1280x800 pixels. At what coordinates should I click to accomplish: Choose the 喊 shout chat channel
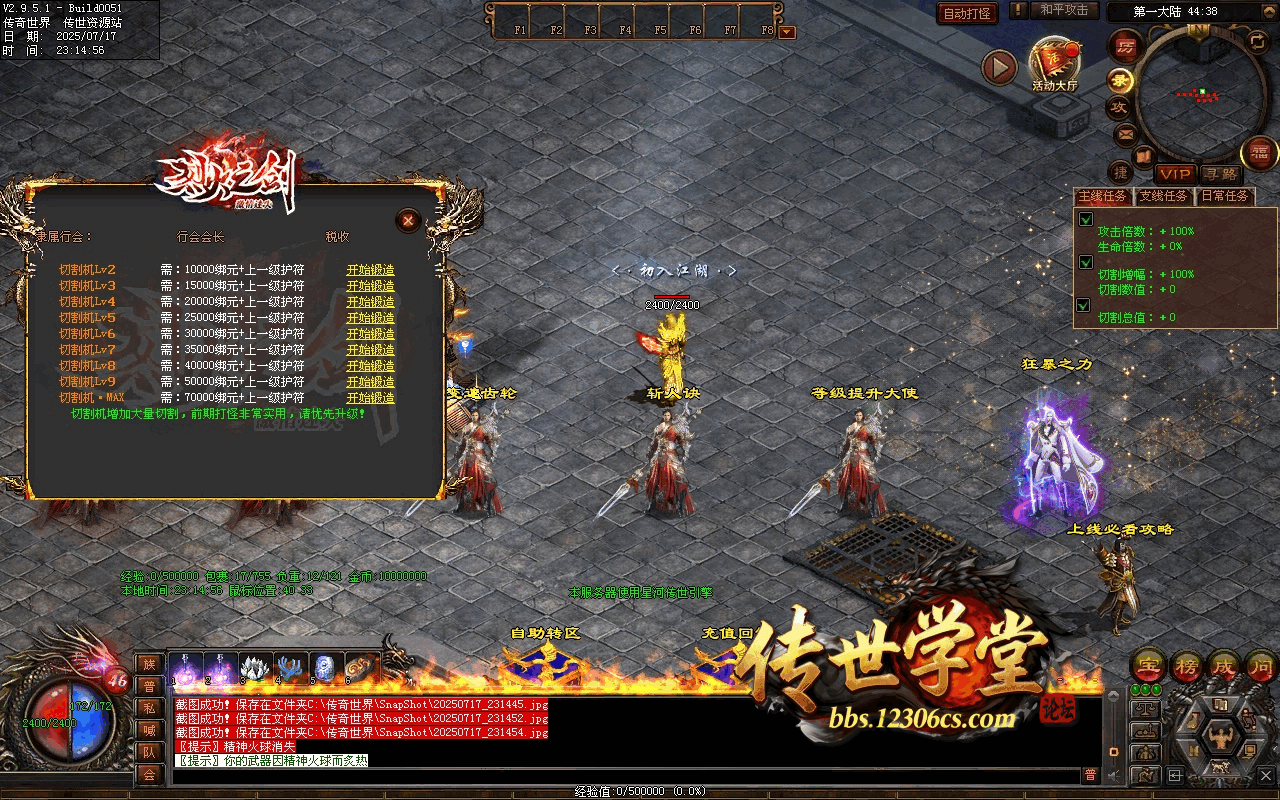pos(148,729)
